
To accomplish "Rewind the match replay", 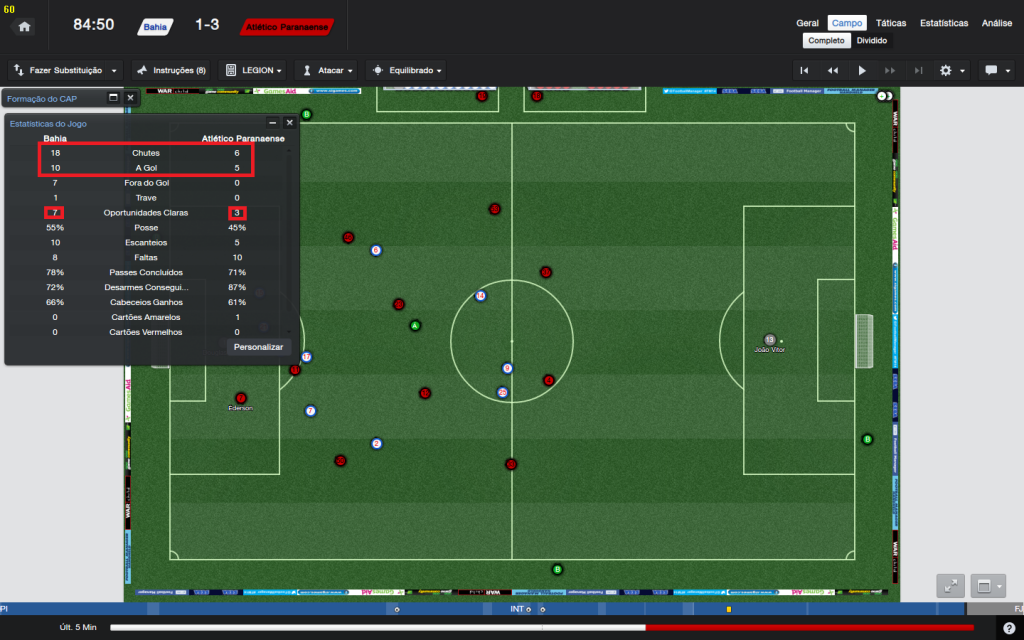I will [832, 71].
